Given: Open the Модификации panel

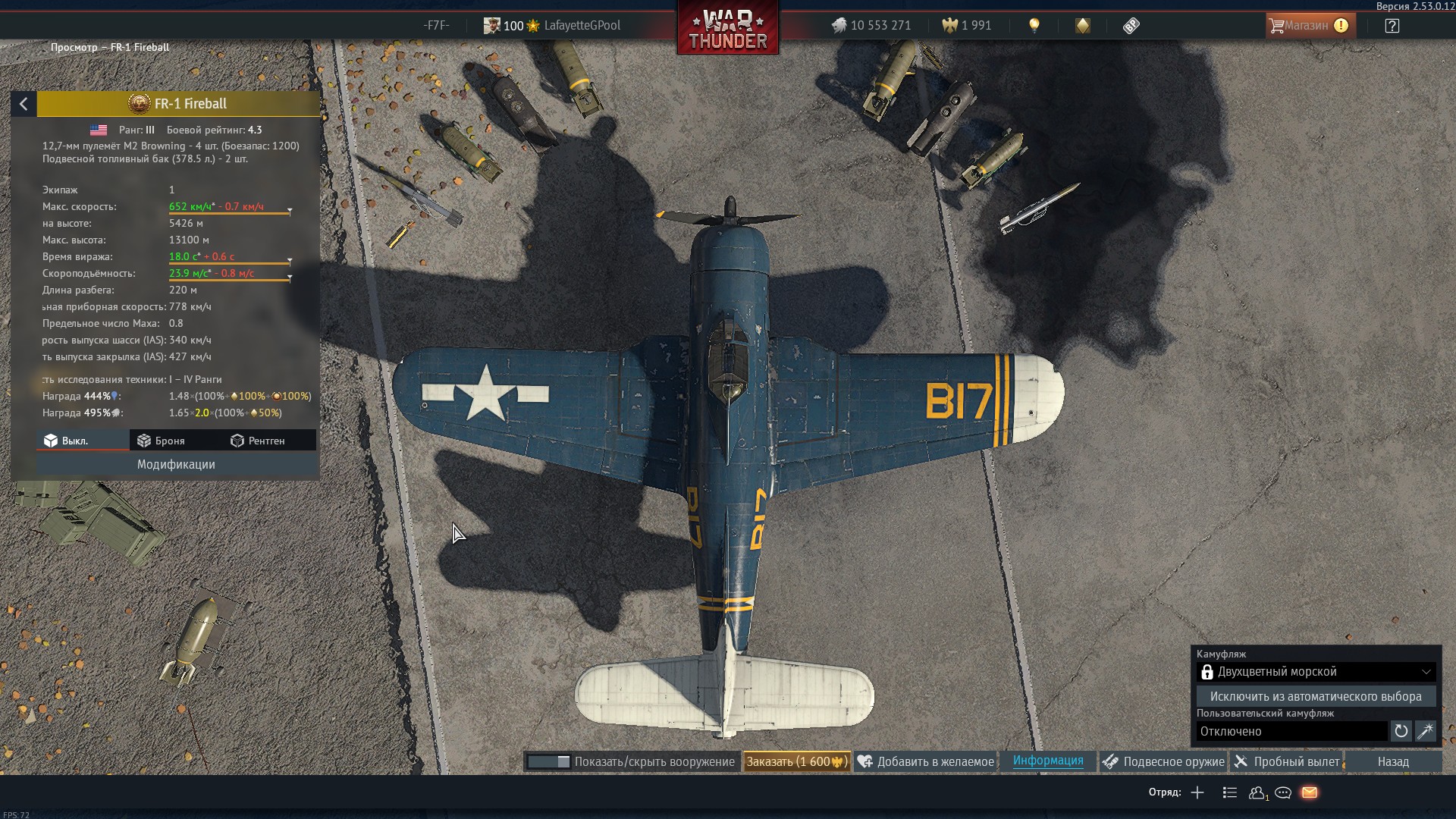Looking at the screenshot, I should 176,464.
